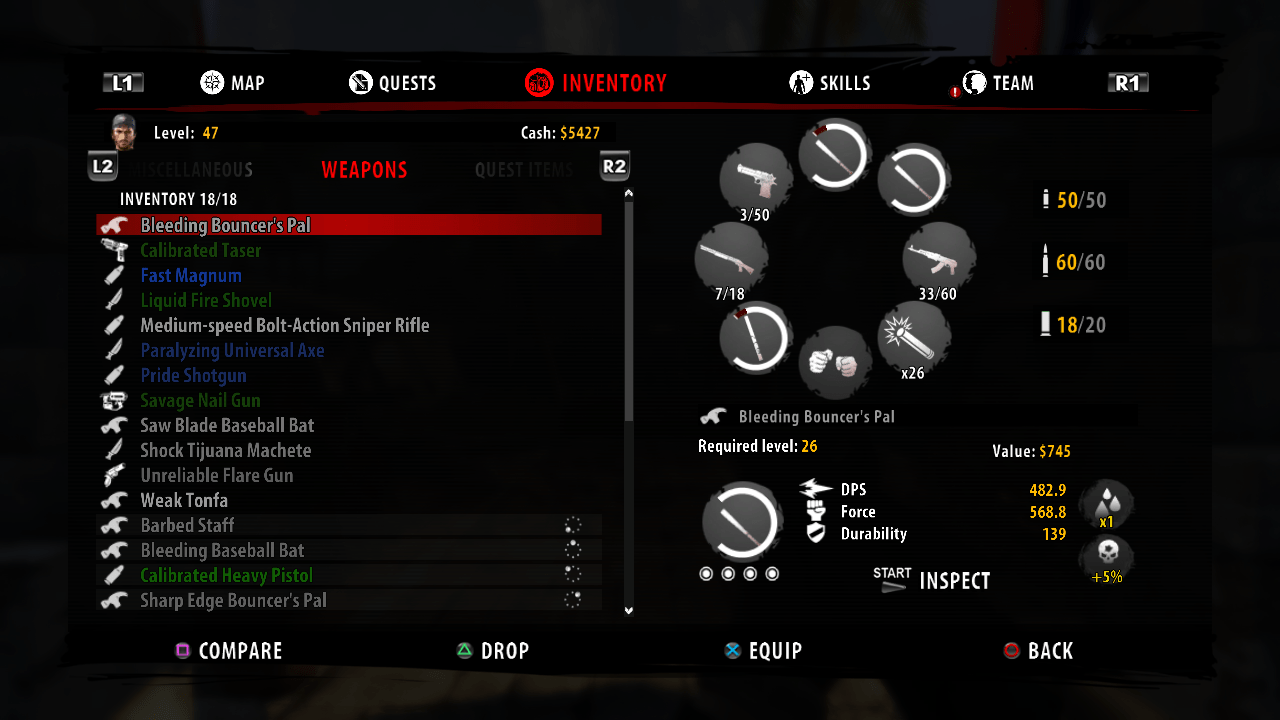The width and height of the screenshot is (1280, 720).
Task: Select the pistol in the weapon wheel
Action: [757, 178]
